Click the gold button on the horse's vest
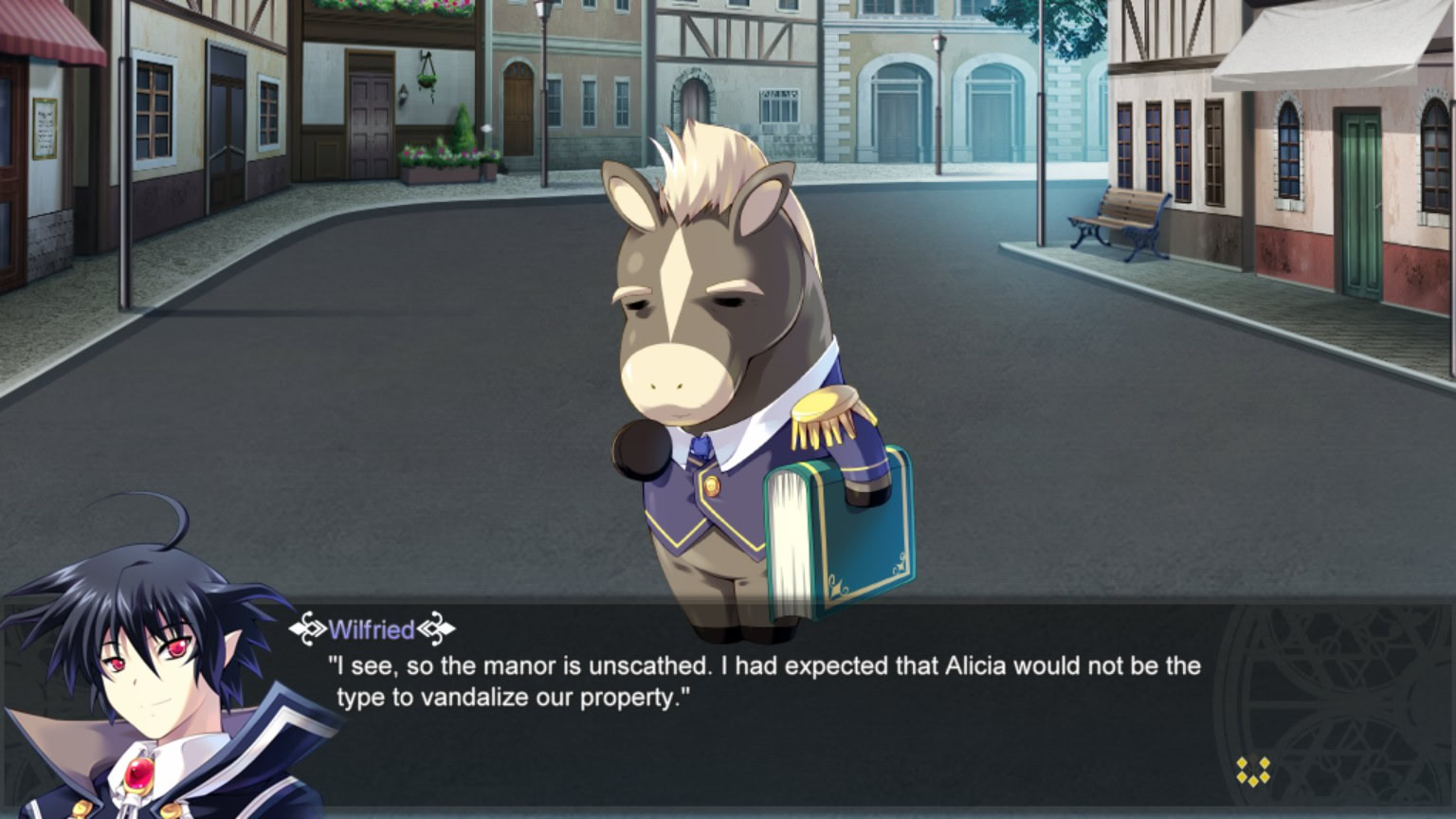Image resolution: width=1456 pixels, height=819 pixels. tap(714, 485)
